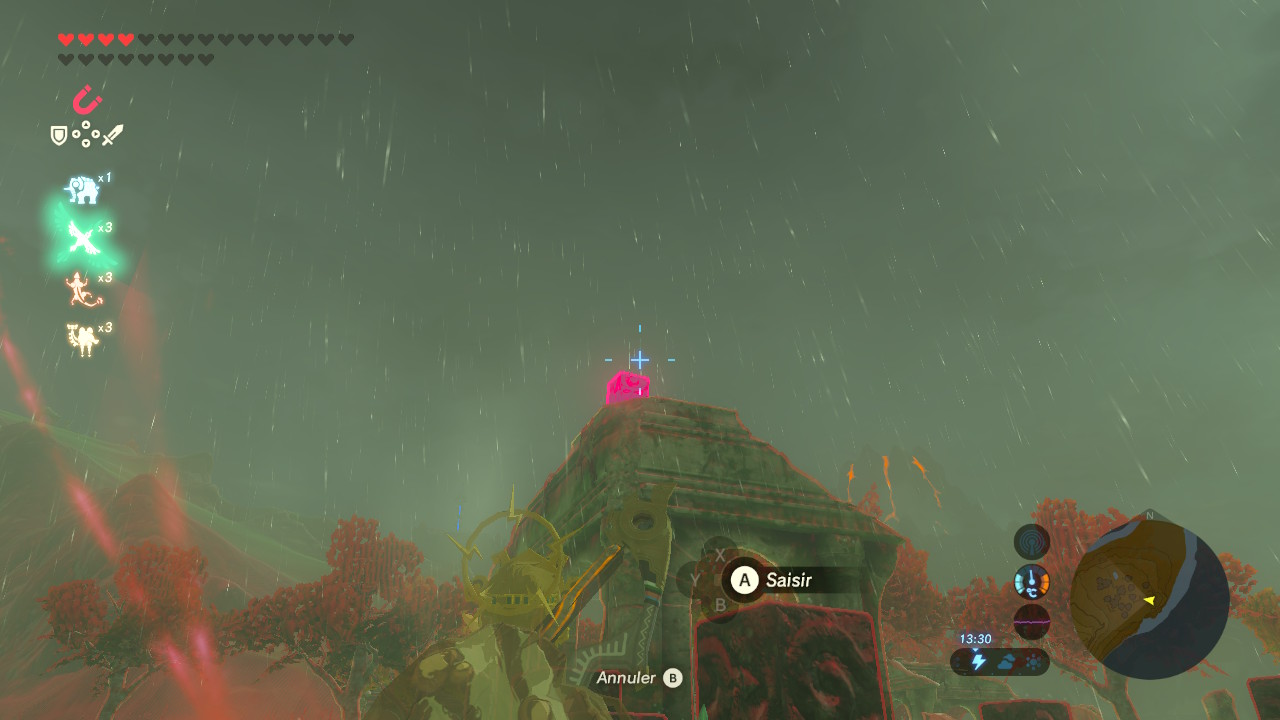Select the Urbosa's Fury camel icon
This screenshot has height=720, width=1280.
(82, 339)
